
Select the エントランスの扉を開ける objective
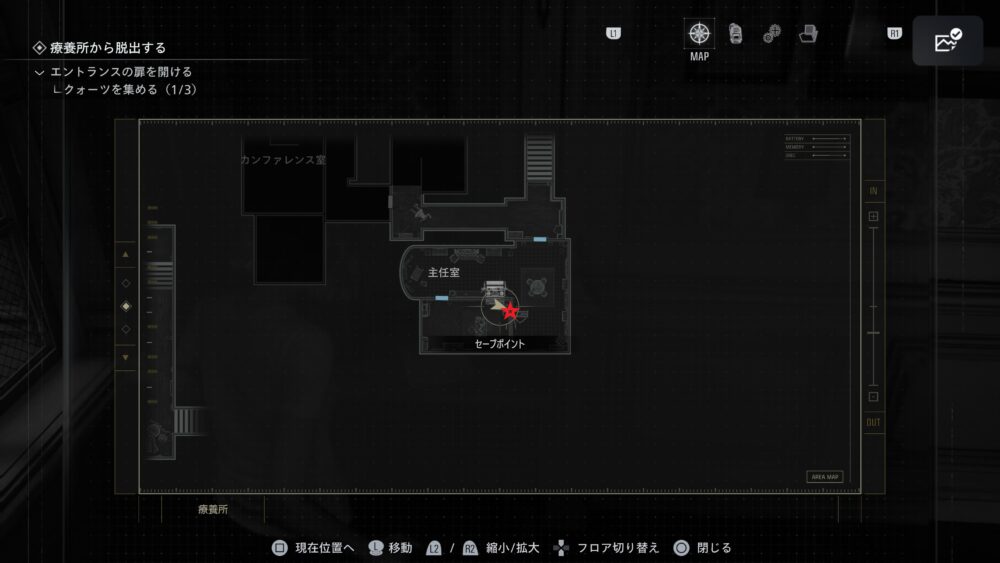point(120,72)
